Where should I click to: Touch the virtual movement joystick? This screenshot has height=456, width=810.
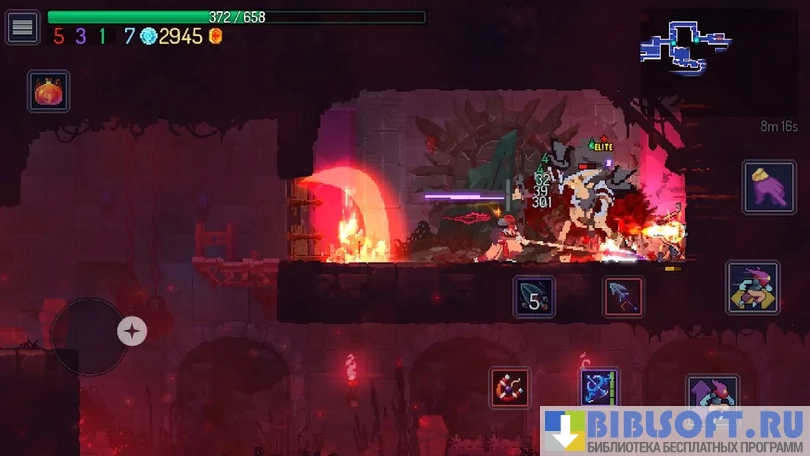coord(90,335)
